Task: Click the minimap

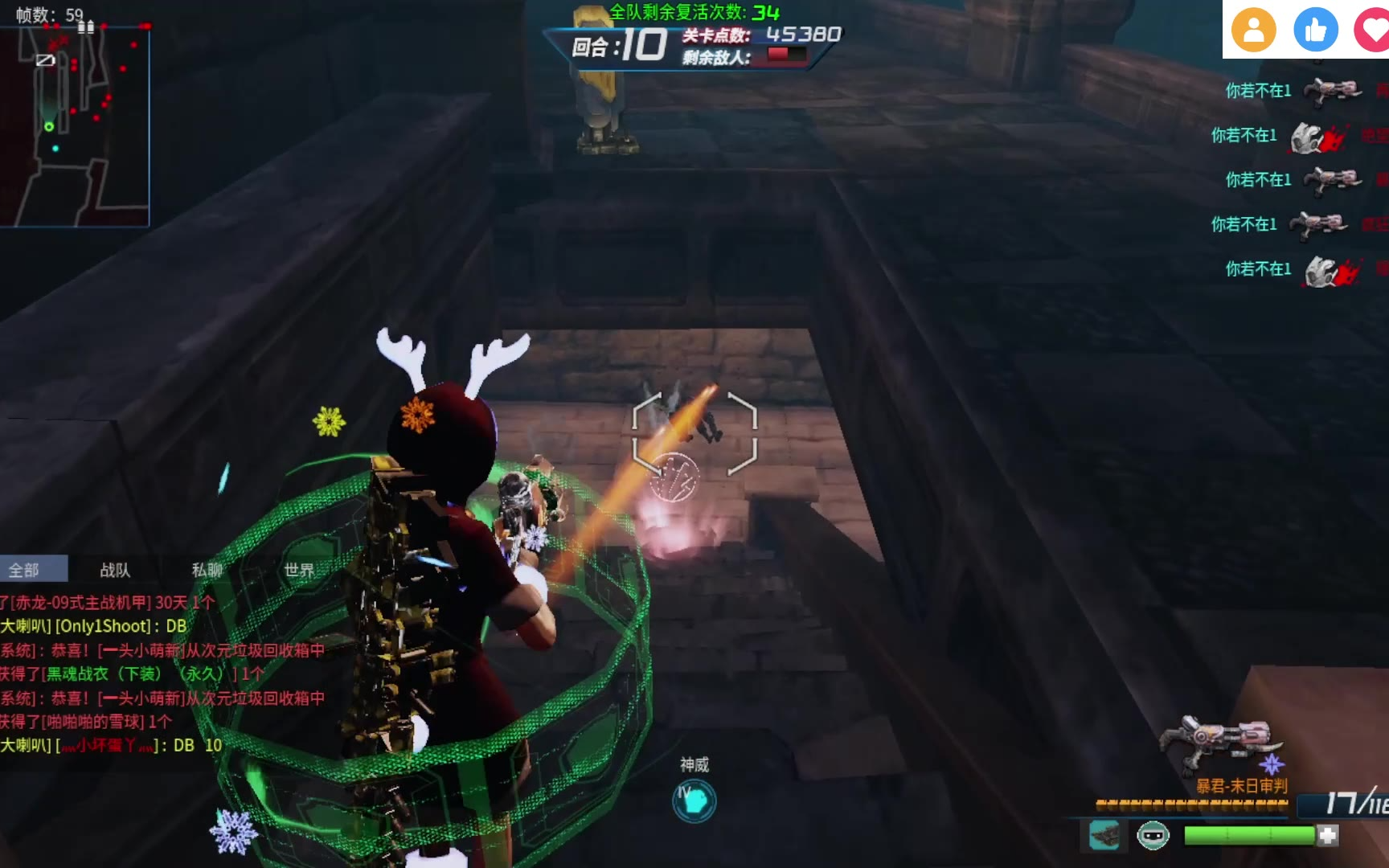Action: tap(75, 126)
